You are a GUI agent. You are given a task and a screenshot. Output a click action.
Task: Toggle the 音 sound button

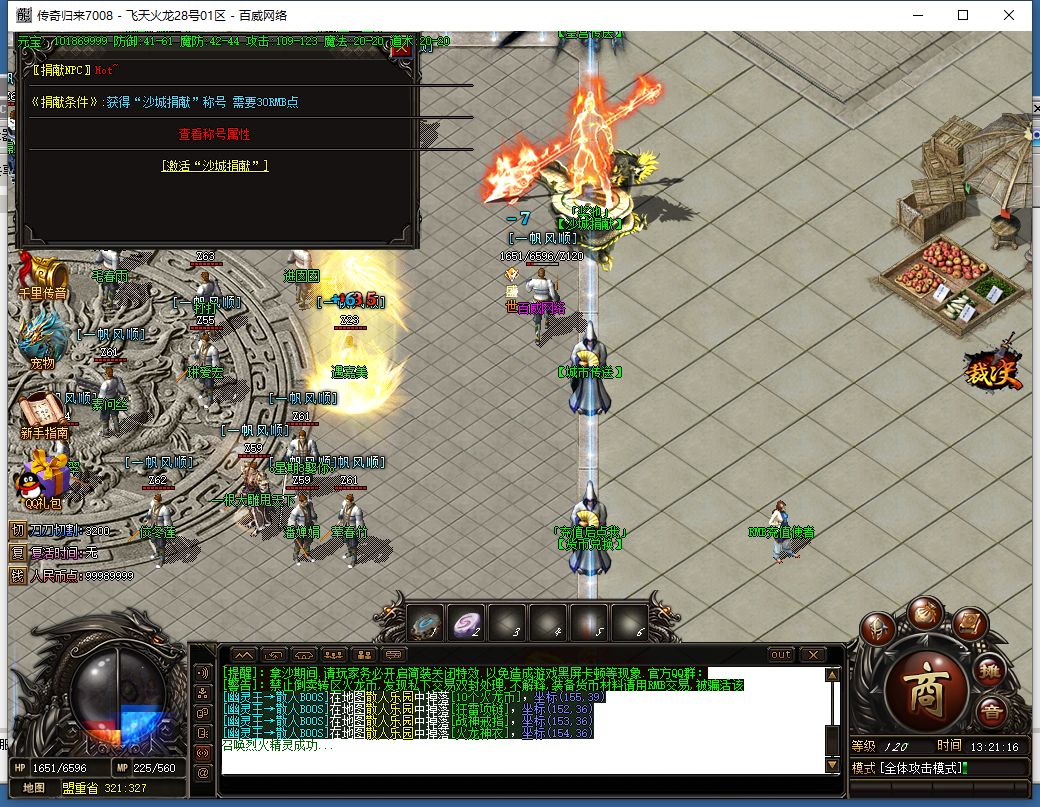(992, 712)
